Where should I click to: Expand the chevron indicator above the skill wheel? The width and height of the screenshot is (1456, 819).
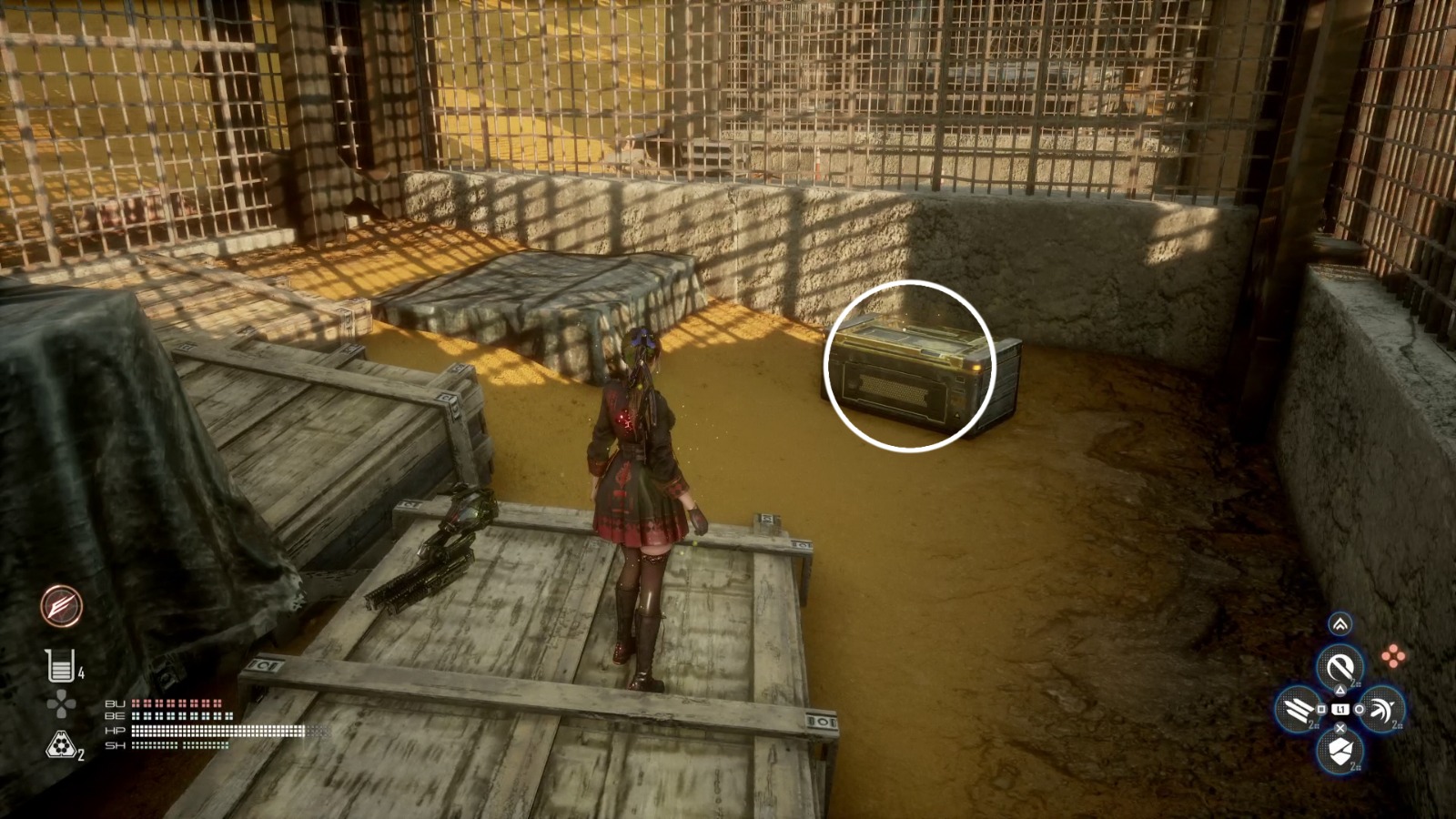point(1340,623)
